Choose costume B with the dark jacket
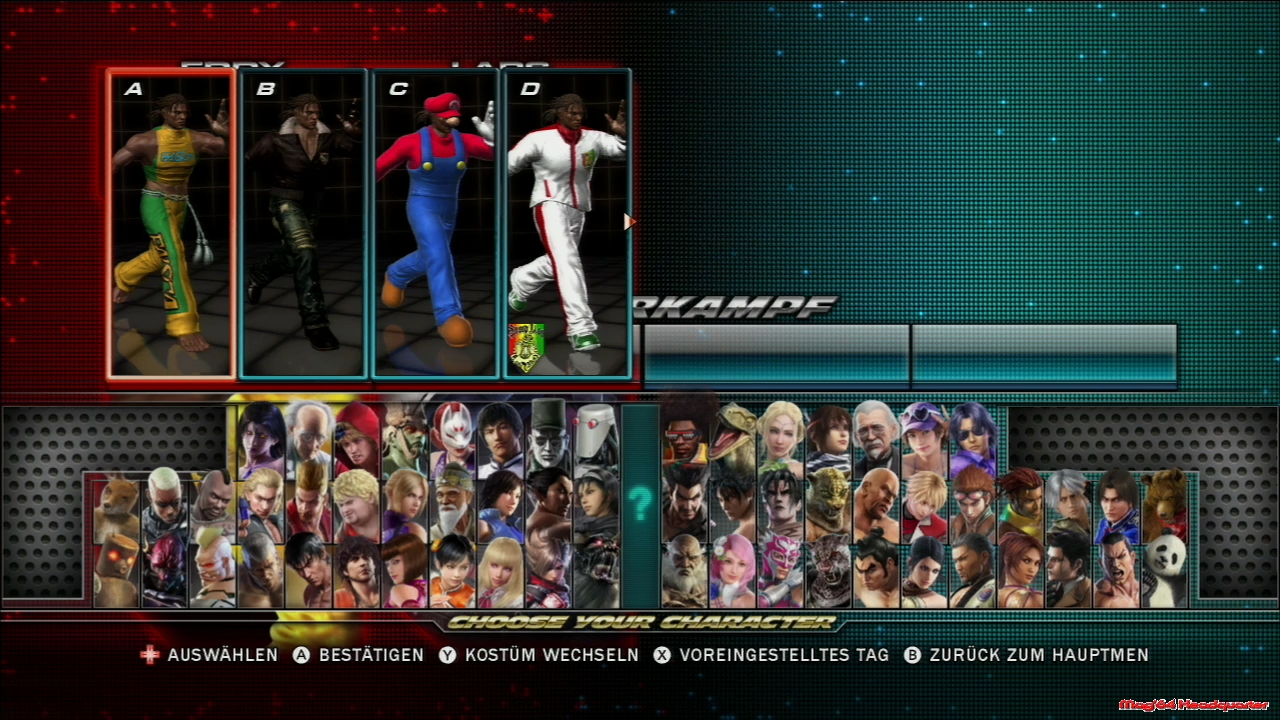Image resolution: width=1280 pixels, height=720 pixels. click(x=304, y=224)
